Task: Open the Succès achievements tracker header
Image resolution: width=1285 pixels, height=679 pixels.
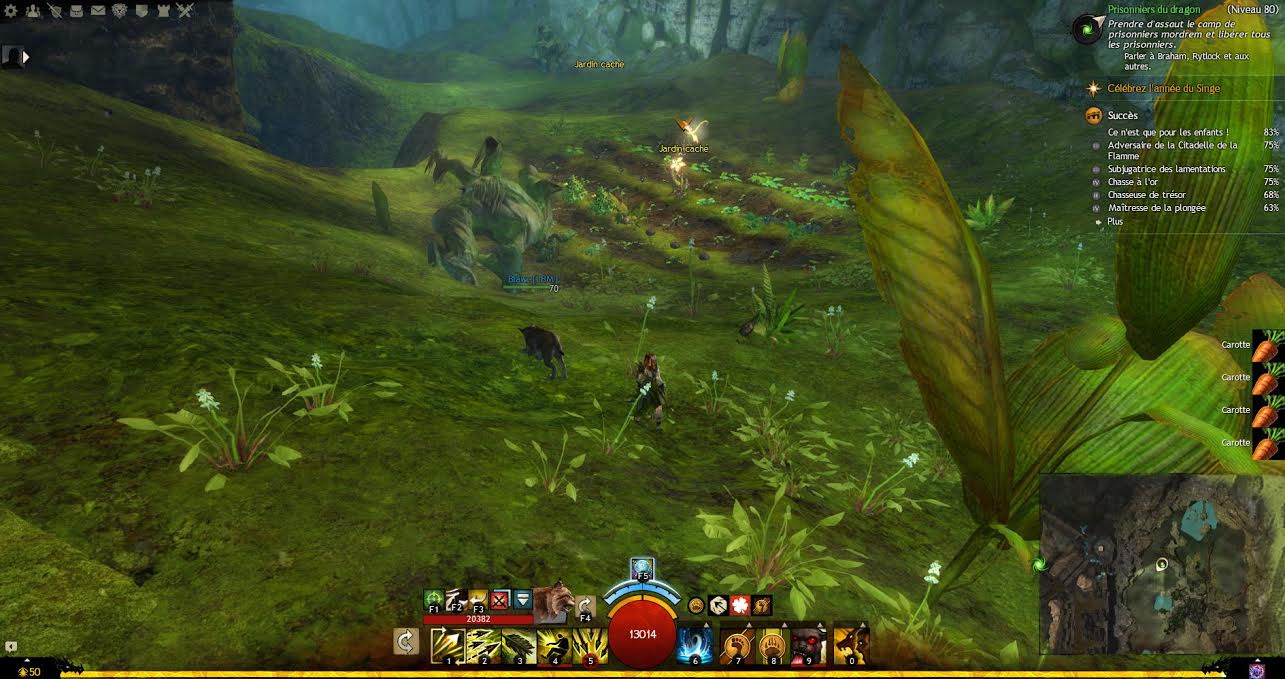Action: tap(1122, 115)
